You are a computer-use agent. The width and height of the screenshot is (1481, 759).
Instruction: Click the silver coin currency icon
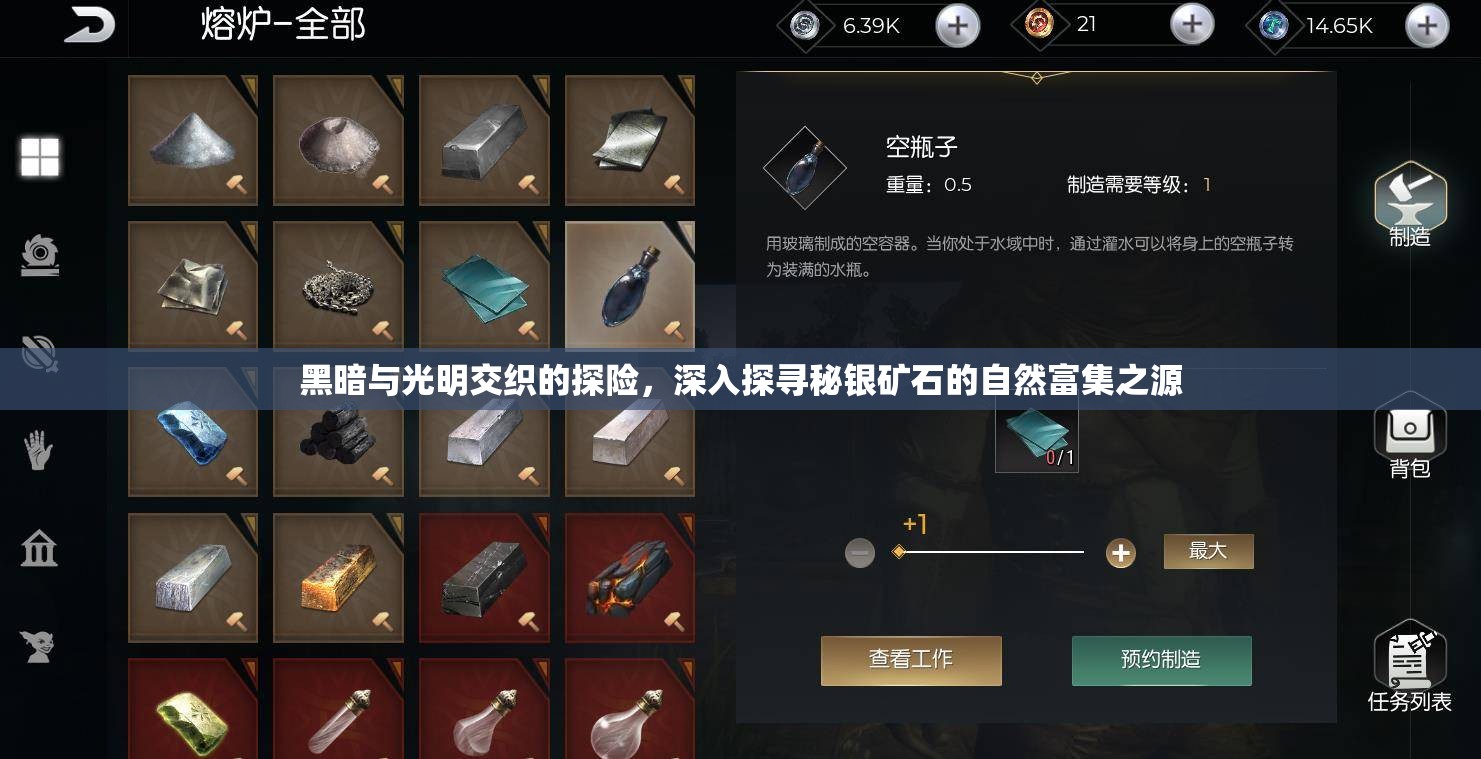click(803, 26)
